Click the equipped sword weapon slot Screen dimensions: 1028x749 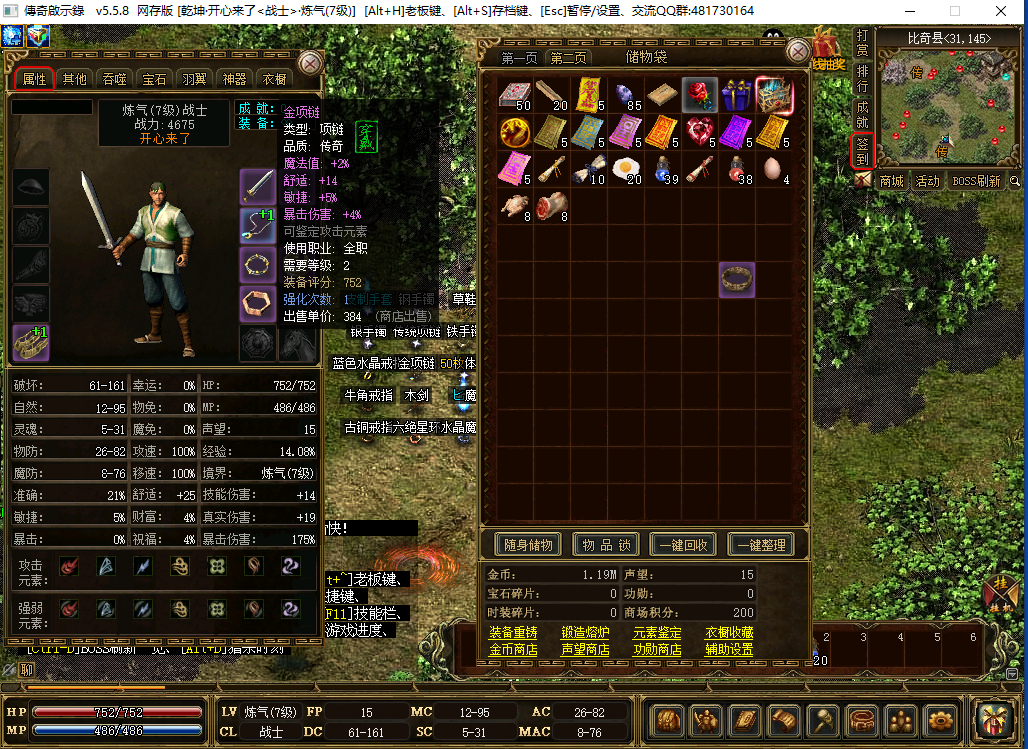pos(257,186)
